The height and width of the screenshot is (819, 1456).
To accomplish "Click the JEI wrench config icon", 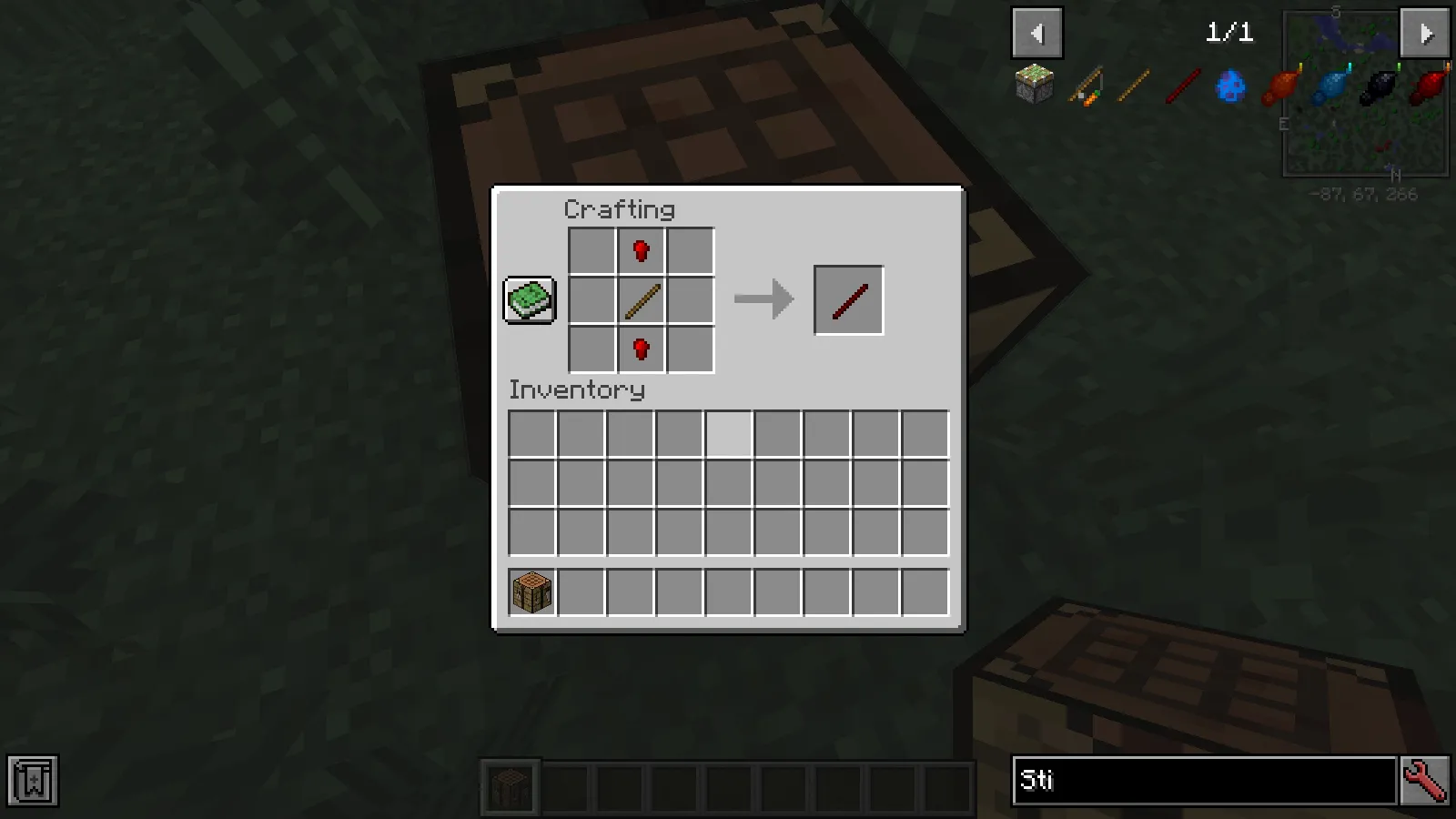I will (1426, 780).
